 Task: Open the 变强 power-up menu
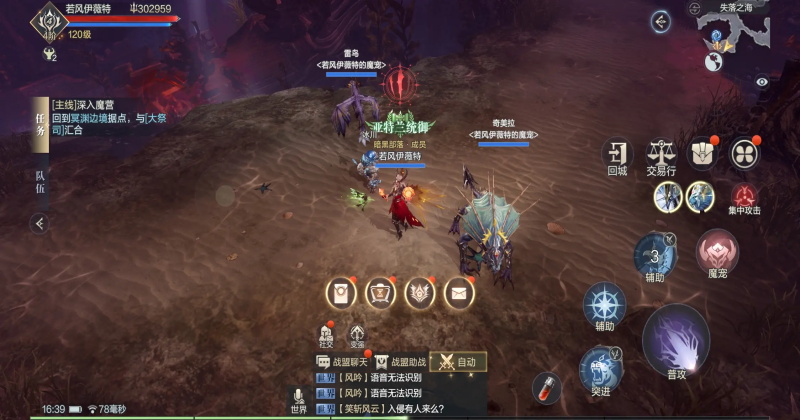click(x=357, y=336)
